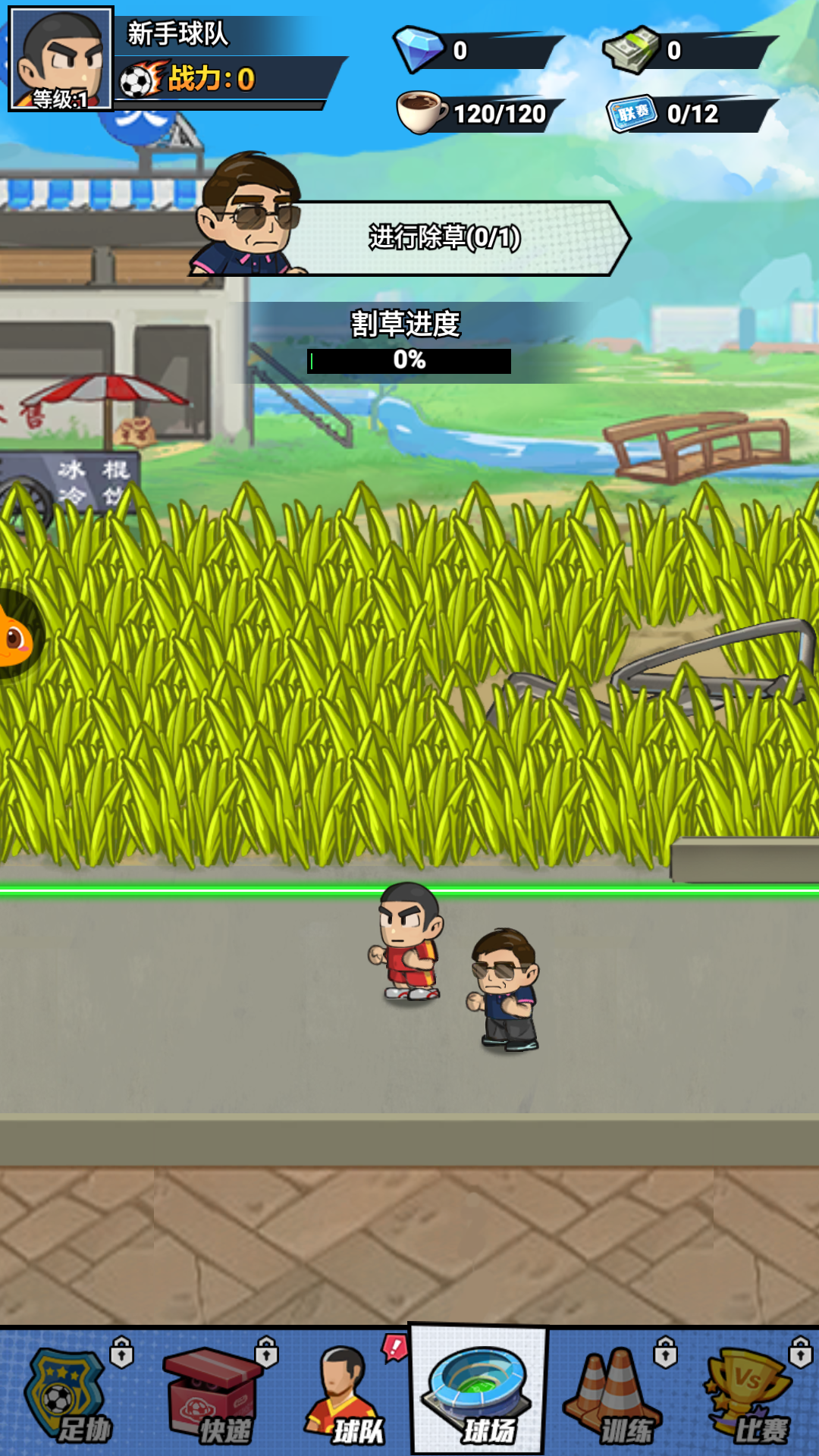Tap the orange fish mascot icon
Screen dimensions: 819x1456
pyautogui.click(x=15, y=637)
